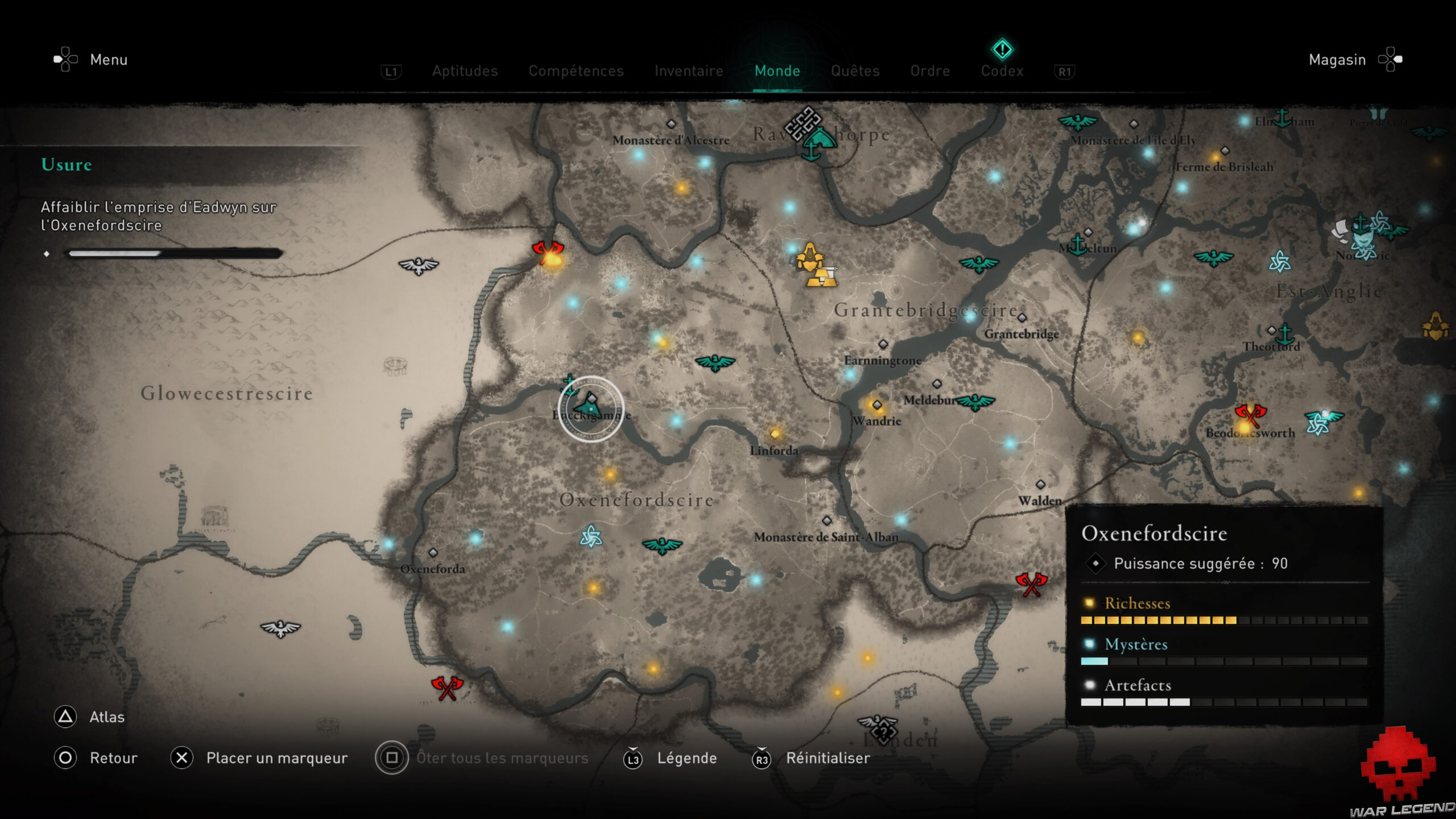Screen dimensions: 1456x819
Task: Open the Légende legend panel
Action: pyautogui.click(x=688, y=758)
